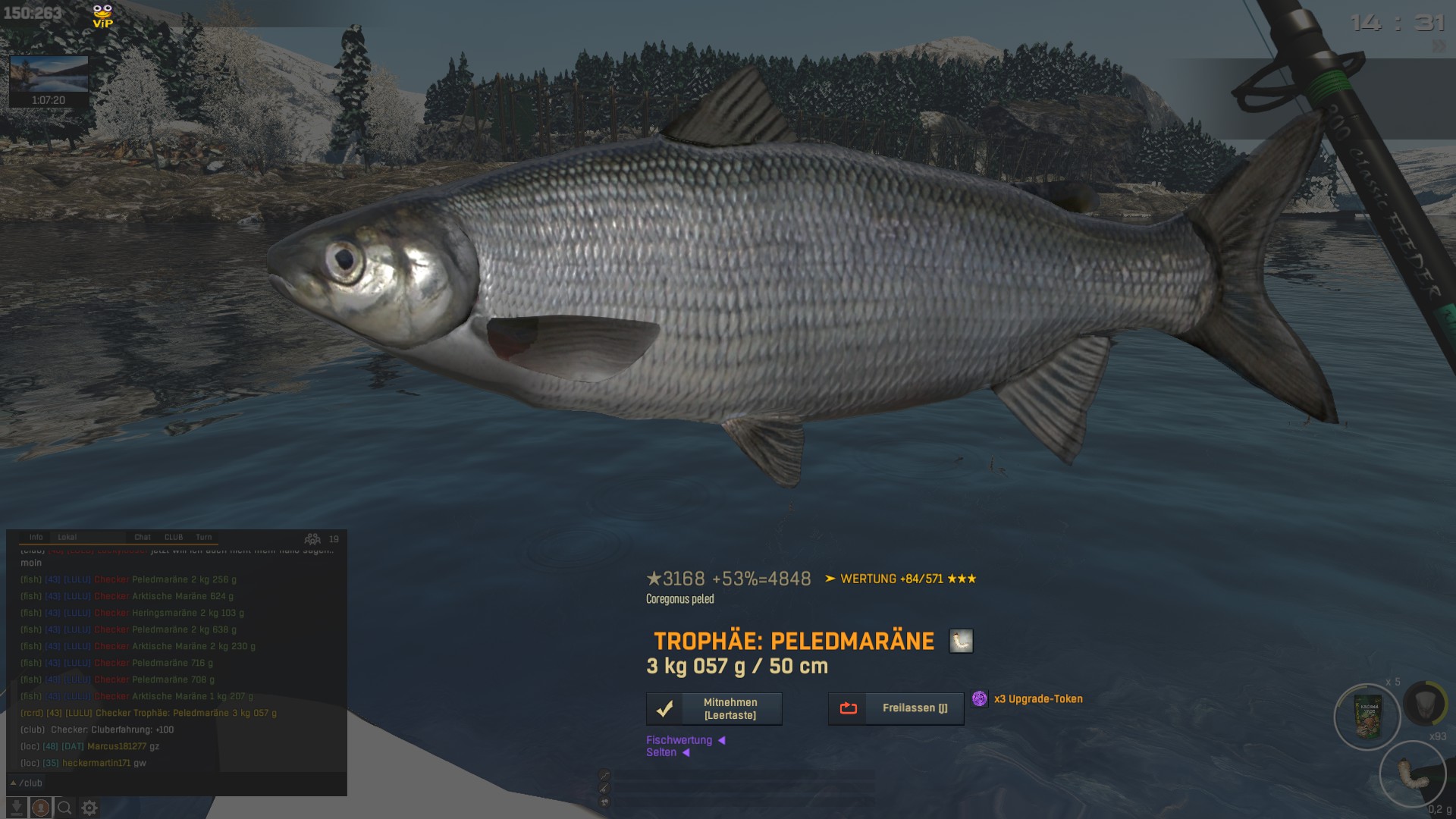1456x819 pixels.
Task: Select the maggot bait slot
Action: (x=1412, y=773)
